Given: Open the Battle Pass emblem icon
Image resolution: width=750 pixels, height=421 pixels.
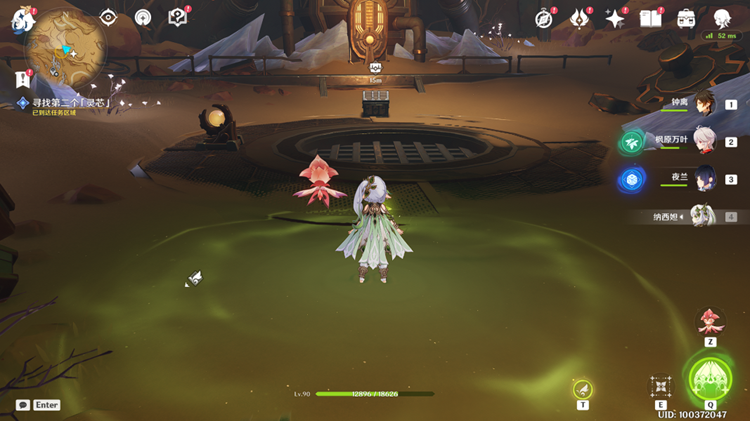Looking at the screenshot, I should [579, 18].
